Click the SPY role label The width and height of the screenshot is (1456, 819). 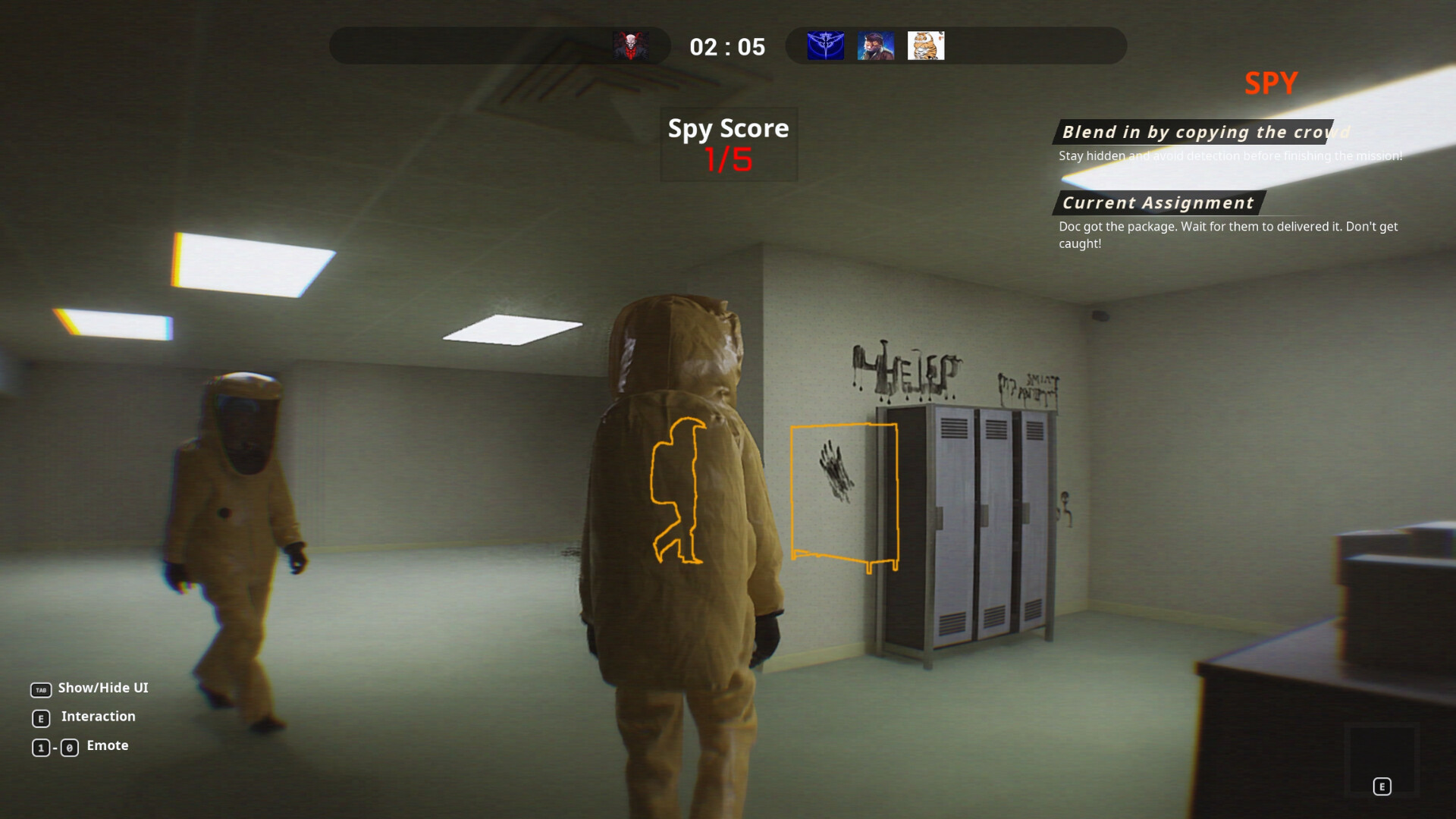pos(1271,83)
